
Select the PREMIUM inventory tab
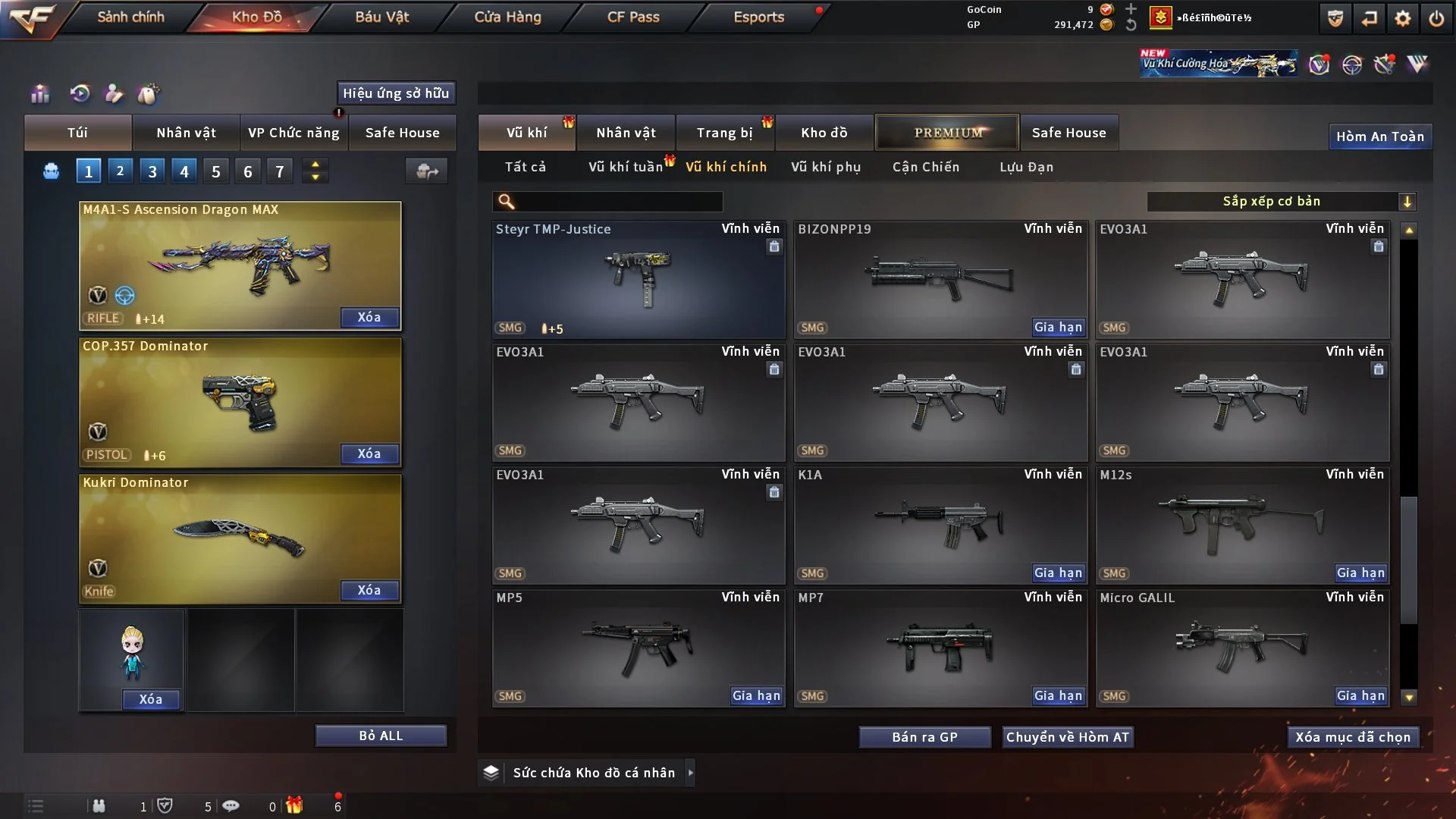click(947, 133)
